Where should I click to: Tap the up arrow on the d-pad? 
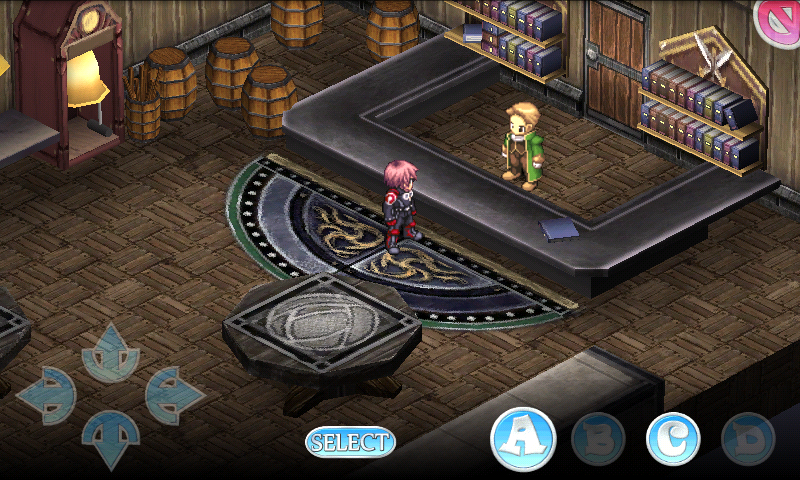(x=110, y=353)
